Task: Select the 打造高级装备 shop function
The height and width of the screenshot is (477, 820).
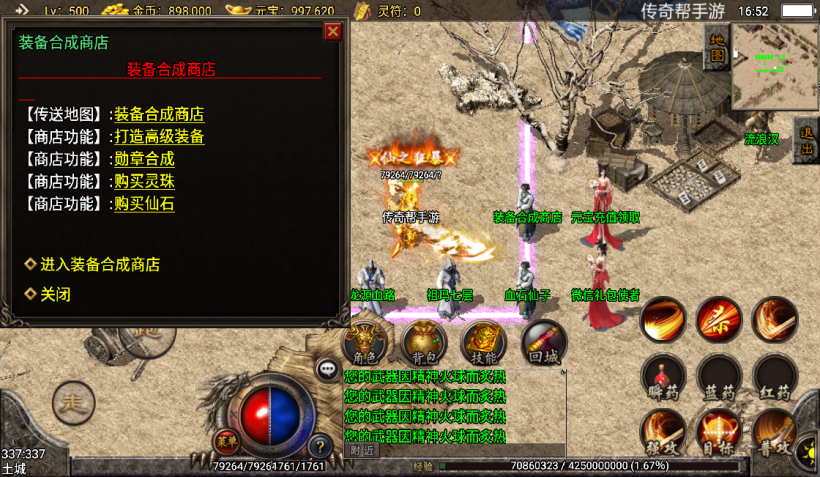Action: [x=159, y=137]
